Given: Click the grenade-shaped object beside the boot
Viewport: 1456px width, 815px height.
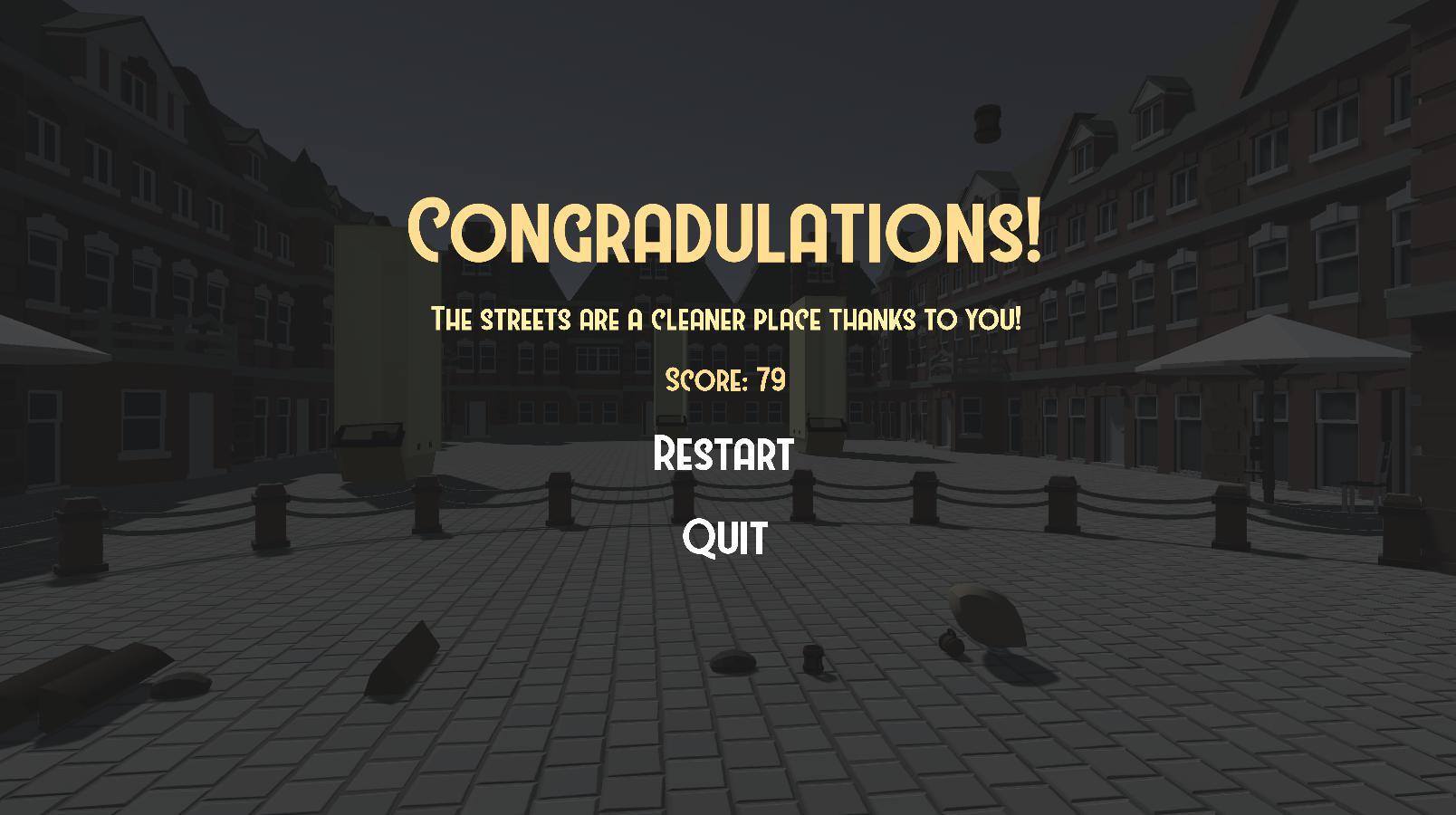Looking at the screenshot, I should 953,643.
